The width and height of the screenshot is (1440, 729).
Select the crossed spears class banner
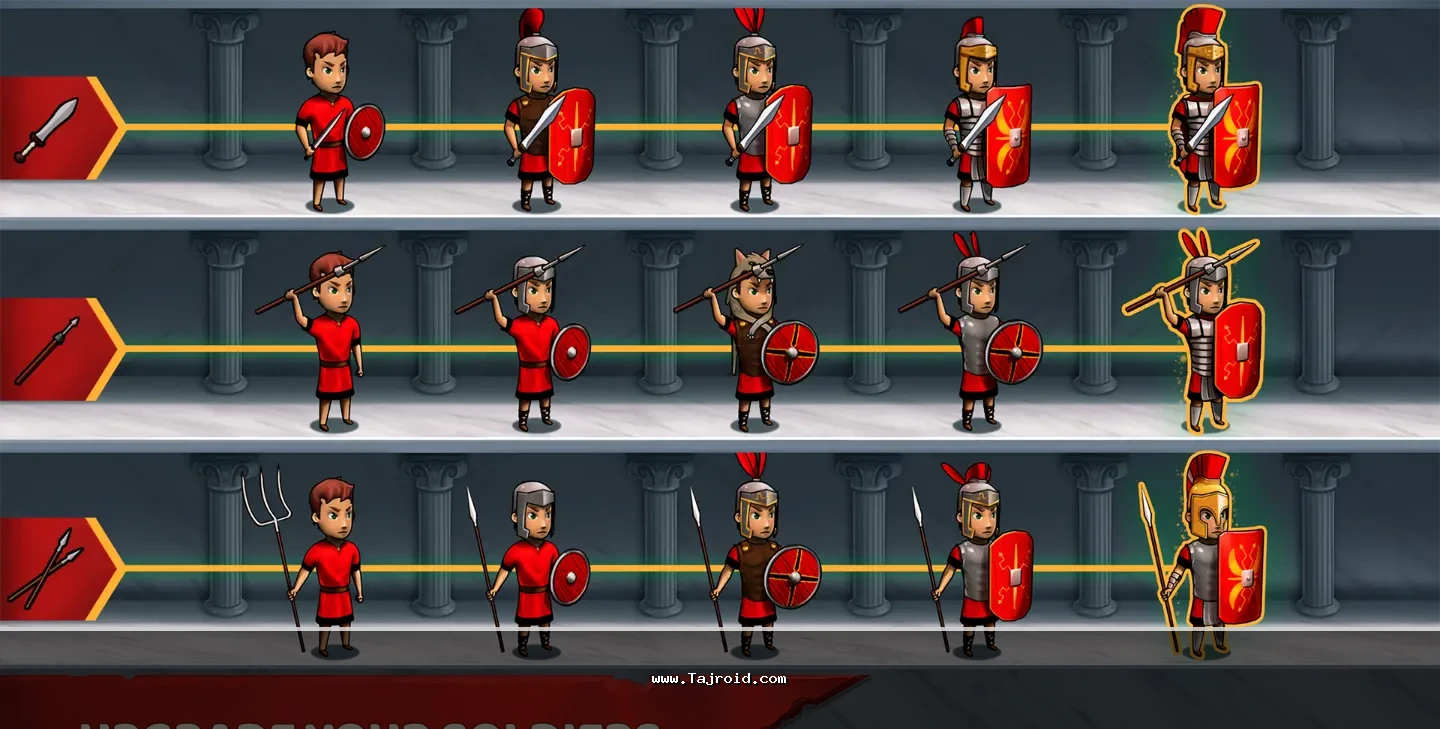pos(55,569)
